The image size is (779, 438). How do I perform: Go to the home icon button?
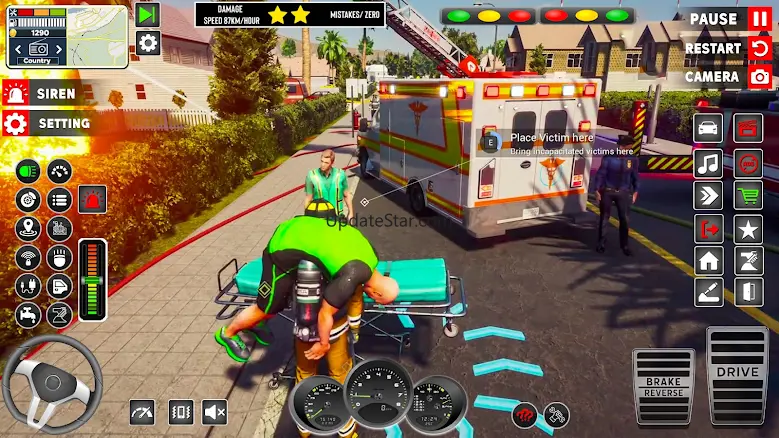(x=708, y=261)
